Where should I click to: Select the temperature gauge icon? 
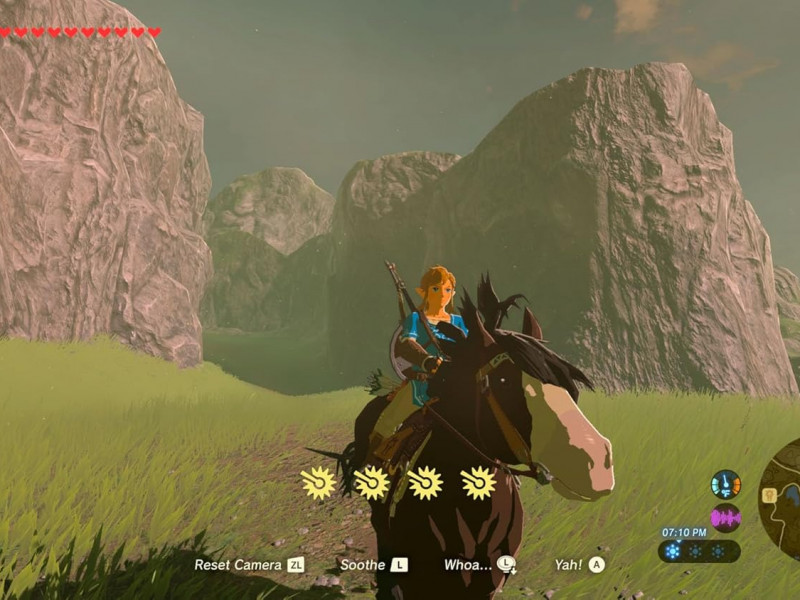point(726,484)
